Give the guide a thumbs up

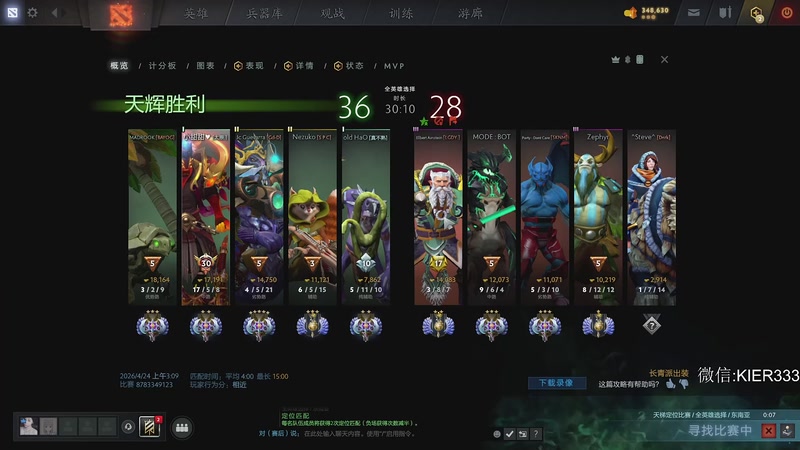(x=672, y=383)
